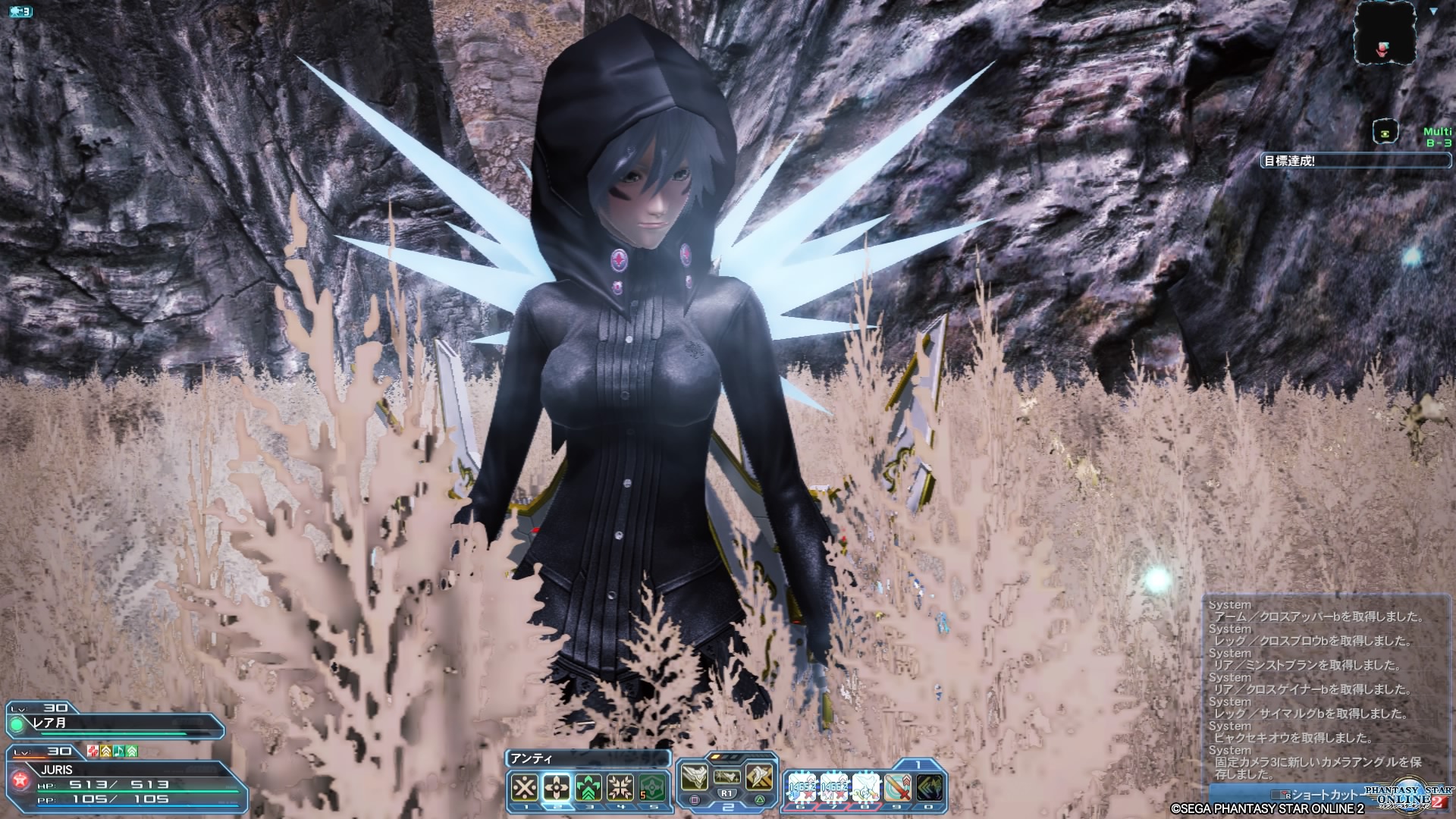Click the red 4-up boost status icon
The height and width of the screenshot is (819, 1456).
[93, 752]
